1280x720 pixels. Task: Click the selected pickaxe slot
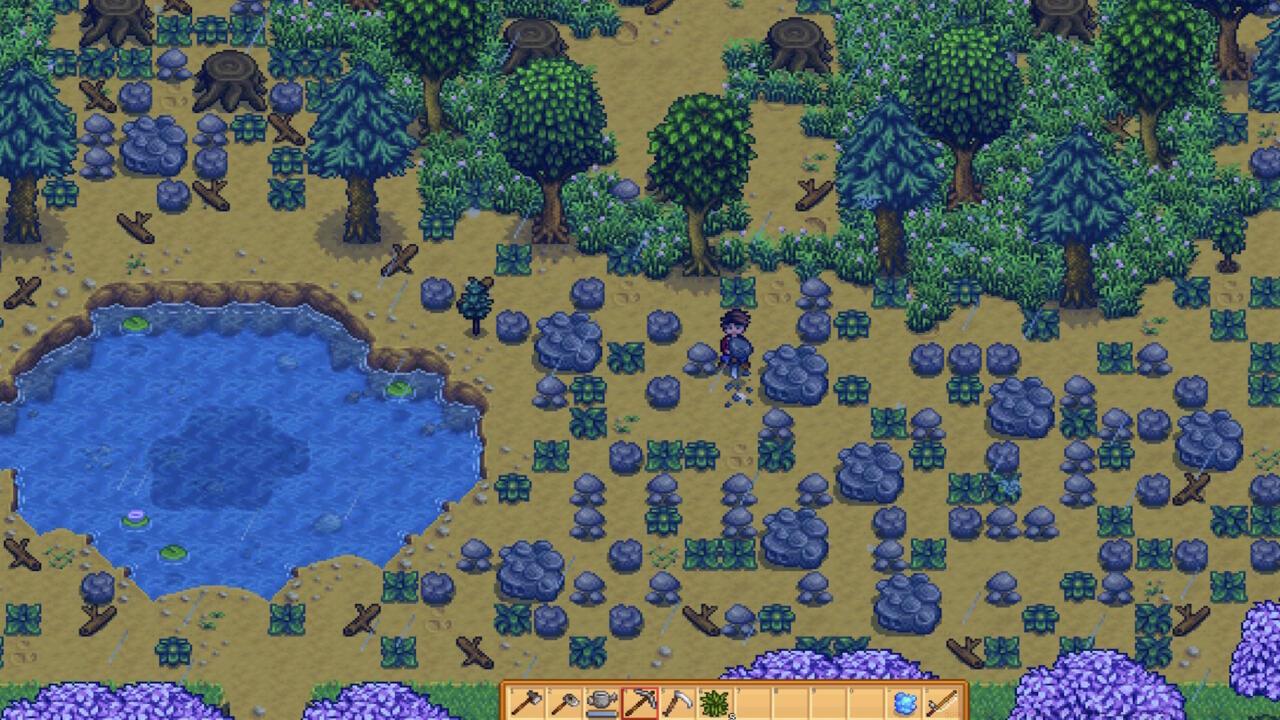[x=640, y=702]
